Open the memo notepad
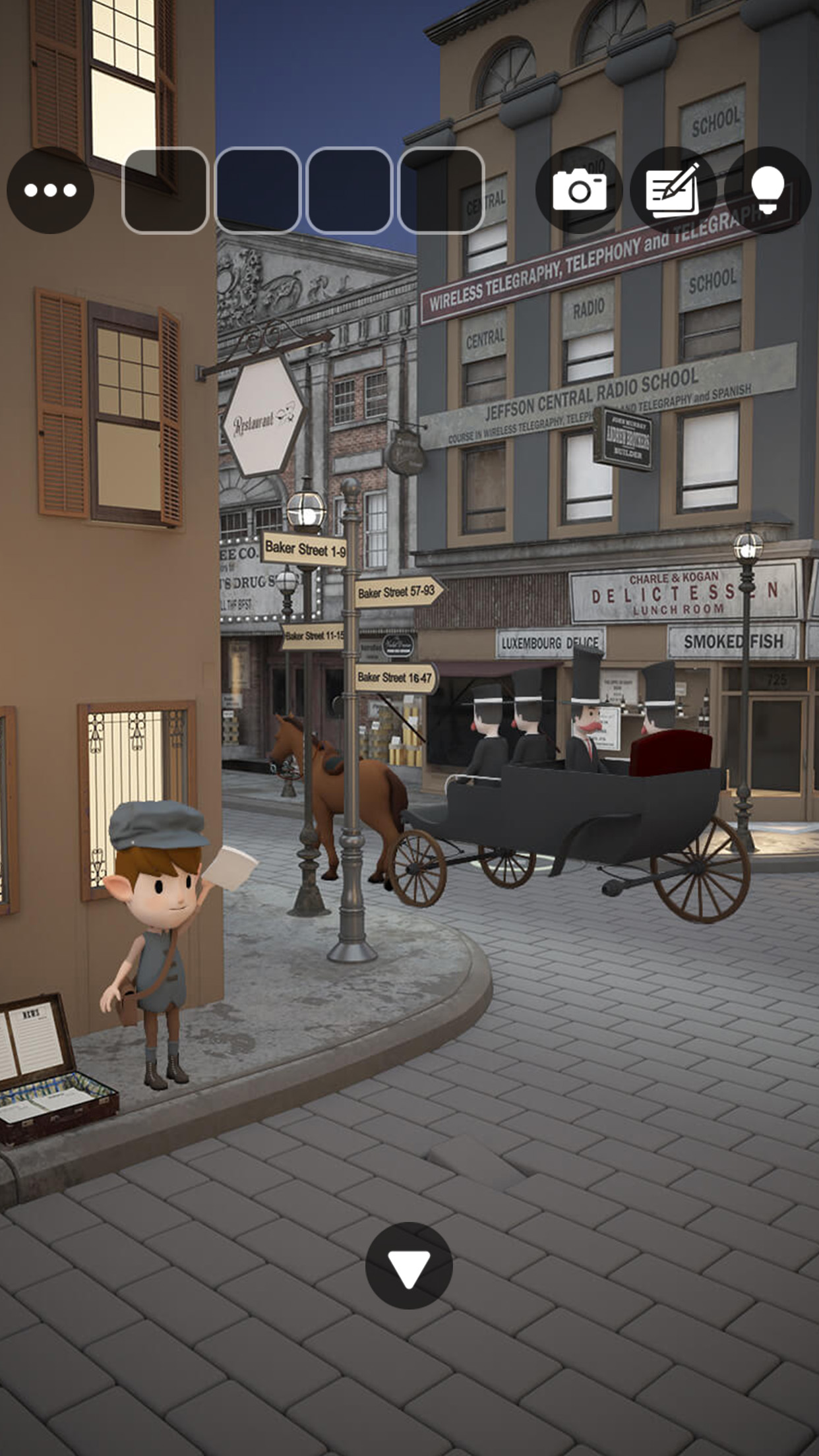The image size is (819, 1456). (x=673, y=191)
